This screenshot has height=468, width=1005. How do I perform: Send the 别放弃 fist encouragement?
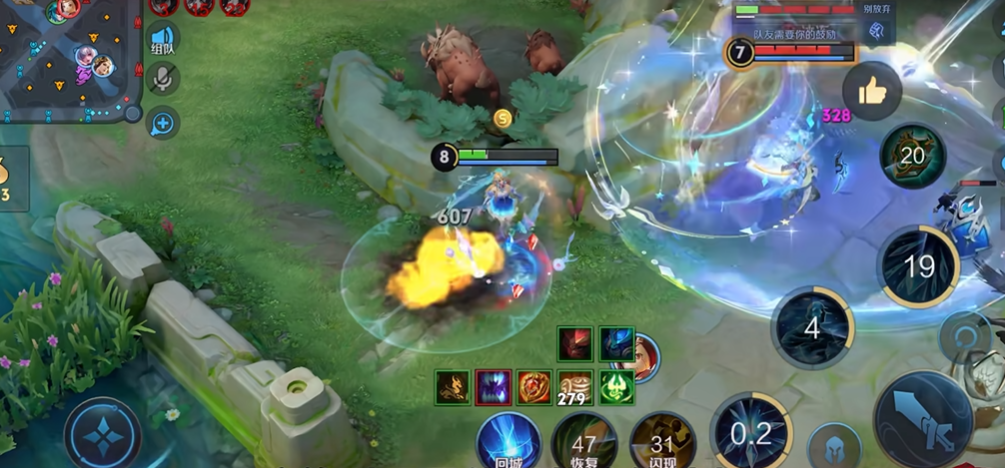click(x=876, y=31)
